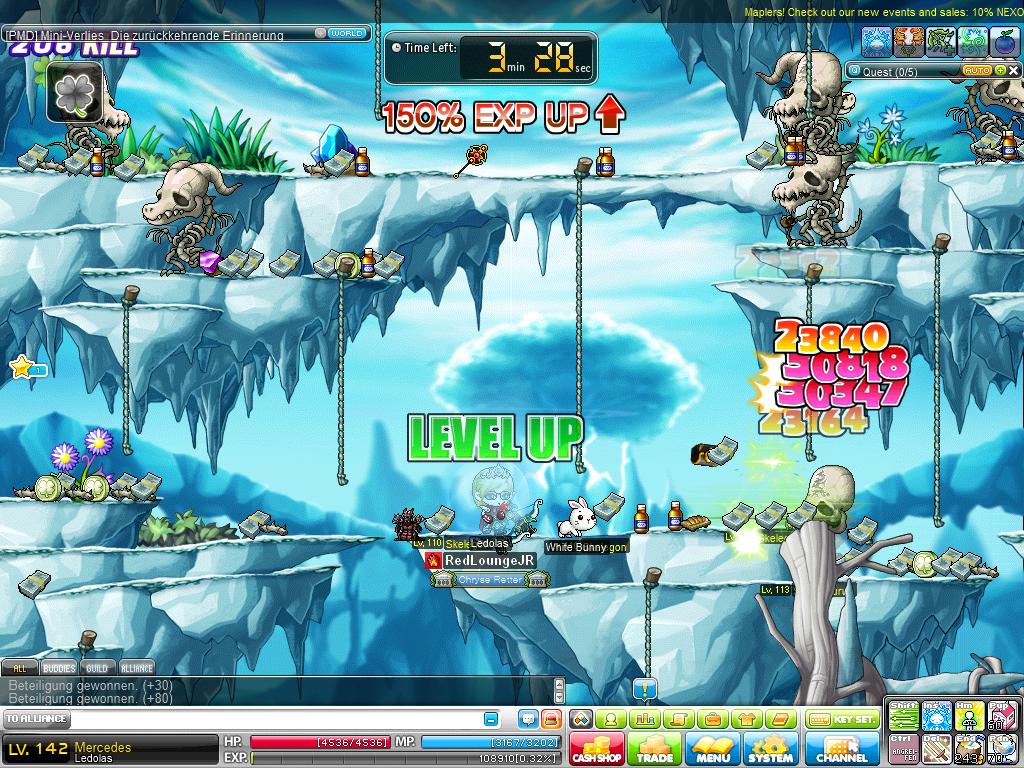The width and height of the screenshot is (1024, 768).
Task: Switch chat to the Buddies tab
Action: click(59, 668)
